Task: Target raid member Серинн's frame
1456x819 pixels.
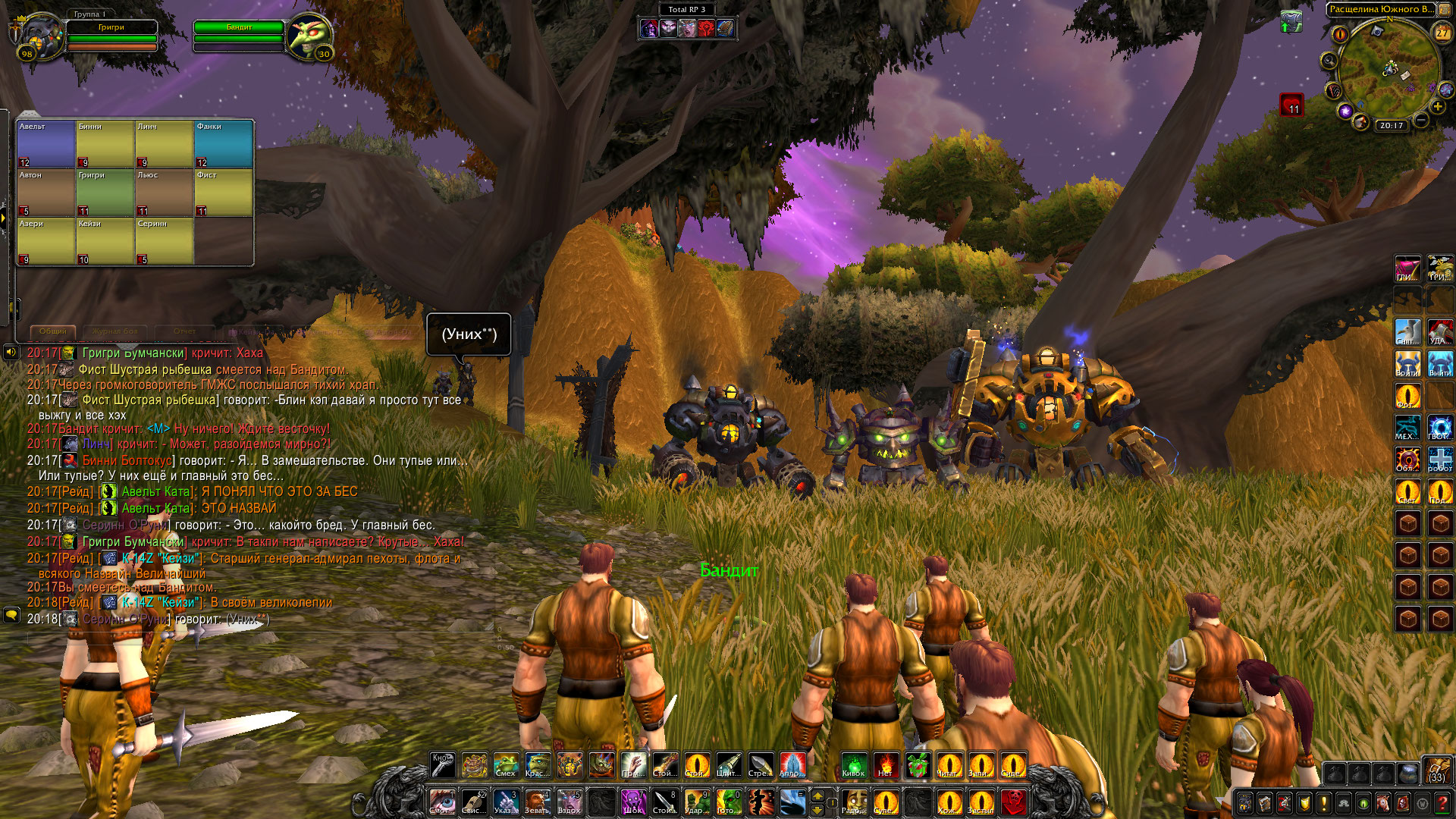Action: (x=165, y=241)
